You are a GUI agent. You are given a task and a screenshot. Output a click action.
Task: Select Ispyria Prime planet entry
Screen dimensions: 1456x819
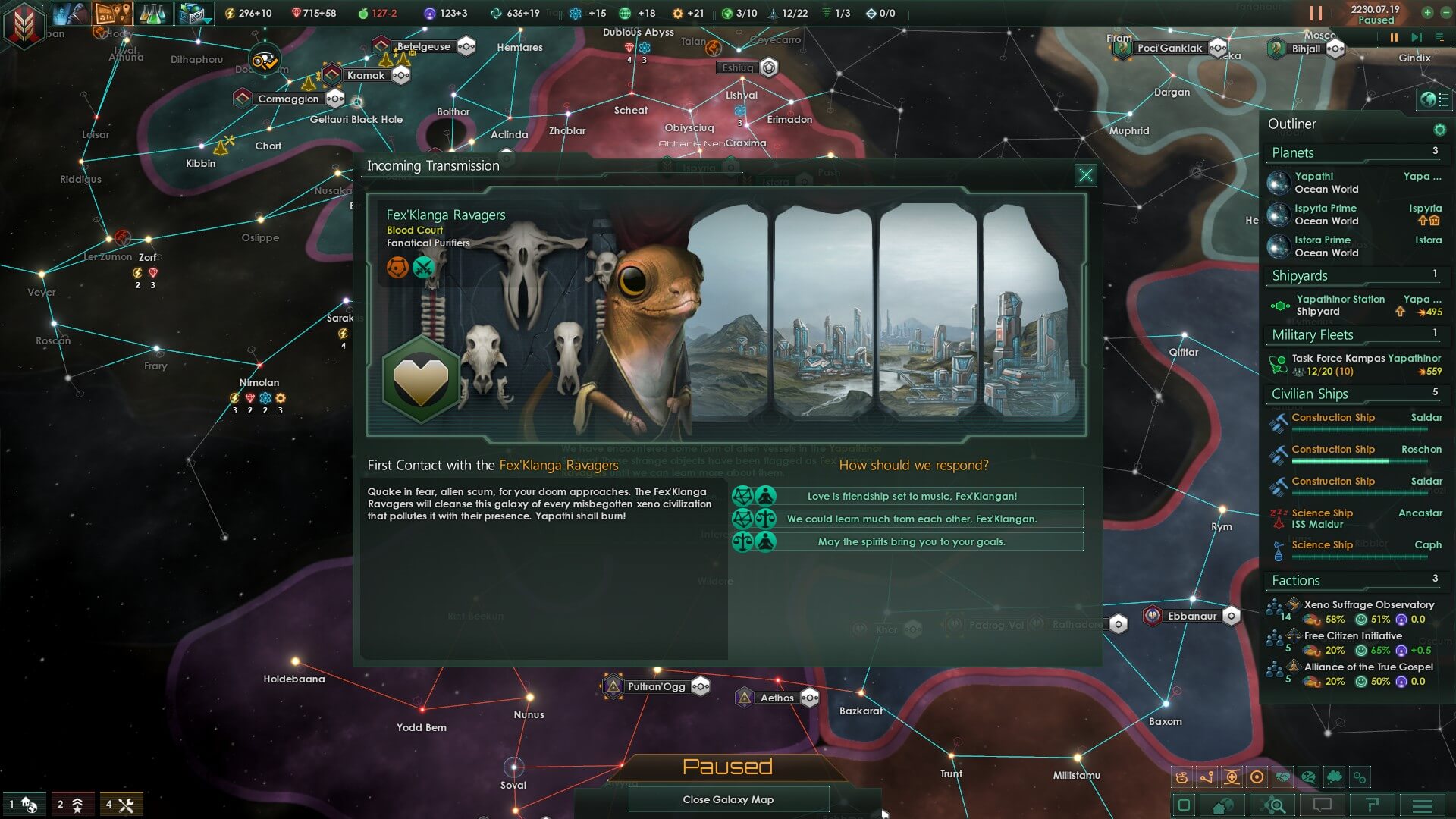tap(1326, 215)
